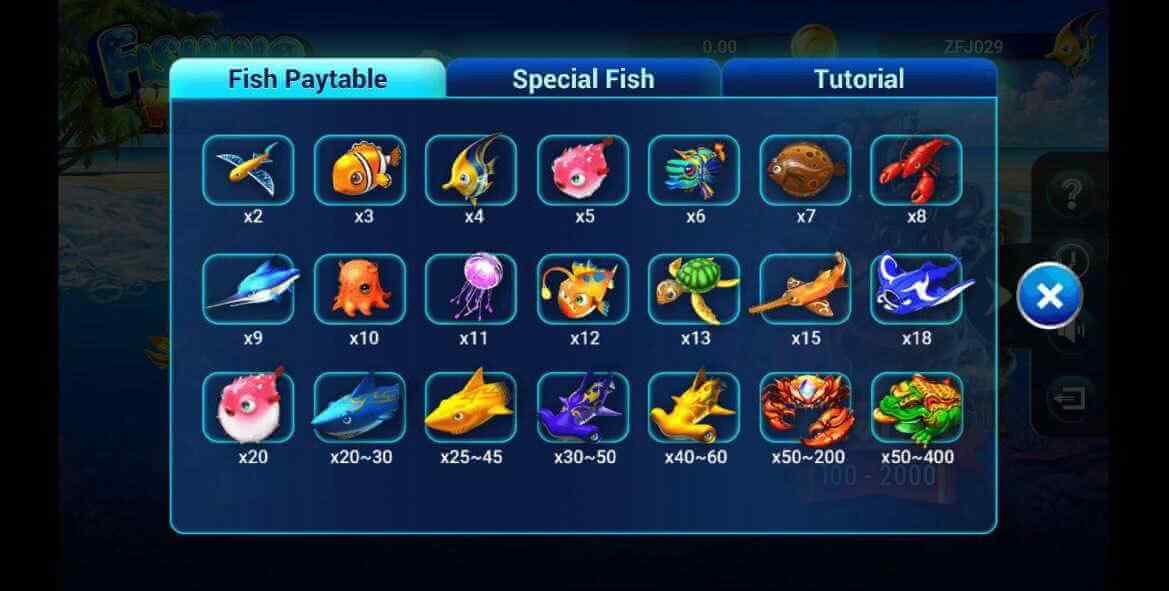Choose the orange octopus x10 tile
The image size is (1169, 591).
pyautogui.click(x=360, y=289)
